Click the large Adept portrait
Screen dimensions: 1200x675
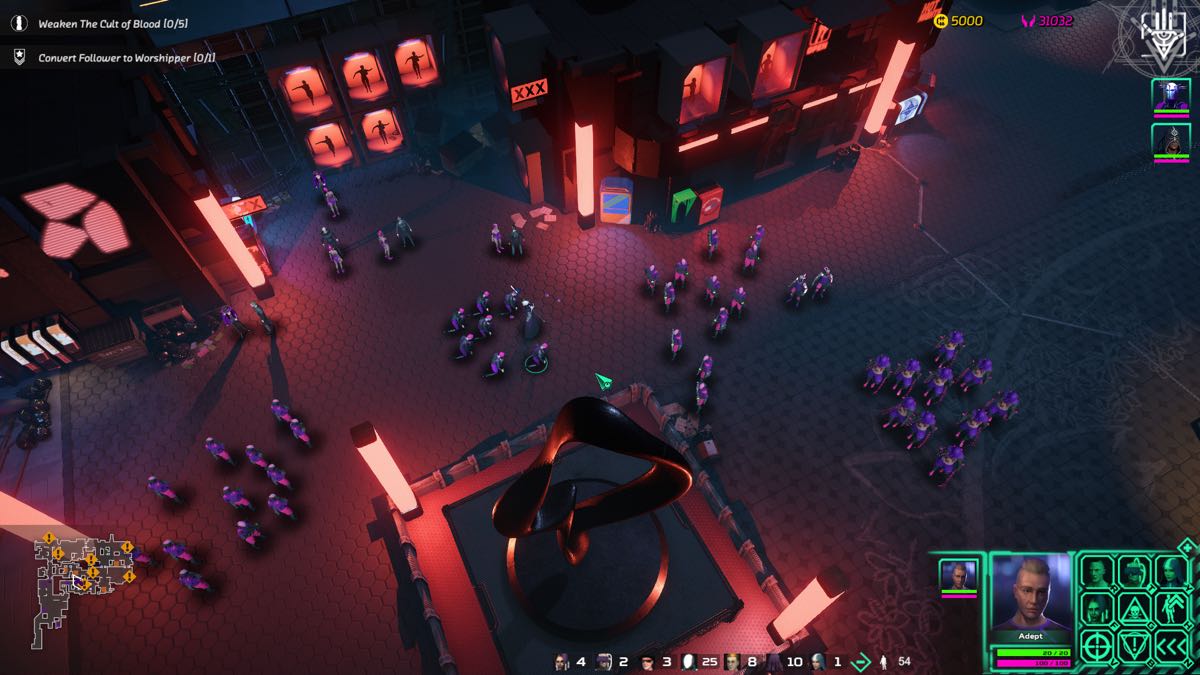point(1031,594)
